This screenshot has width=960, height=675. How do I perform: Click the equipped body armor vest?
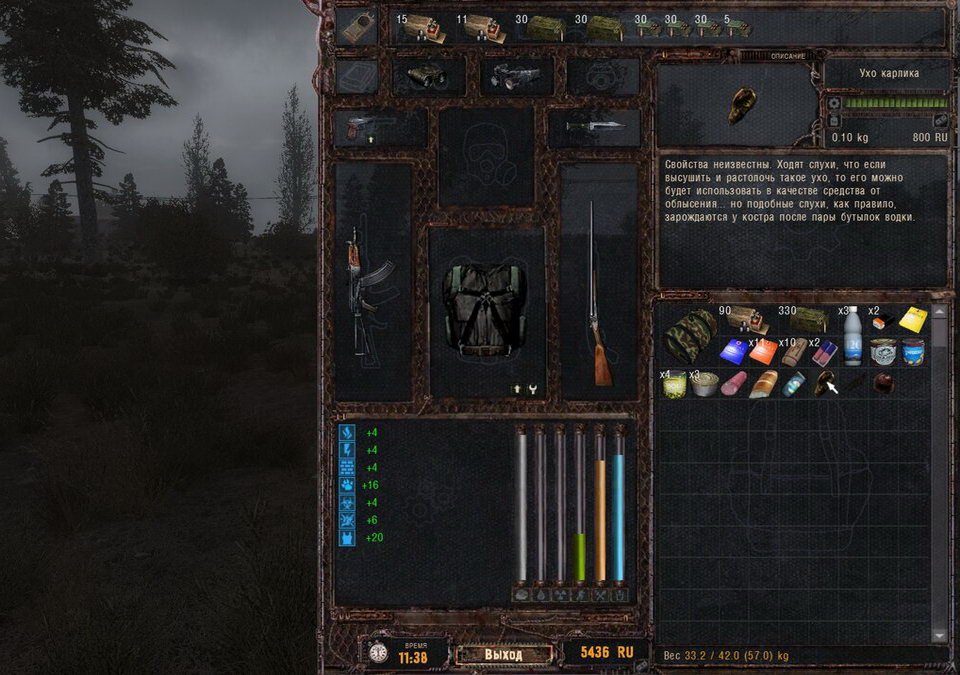[487, 311]
